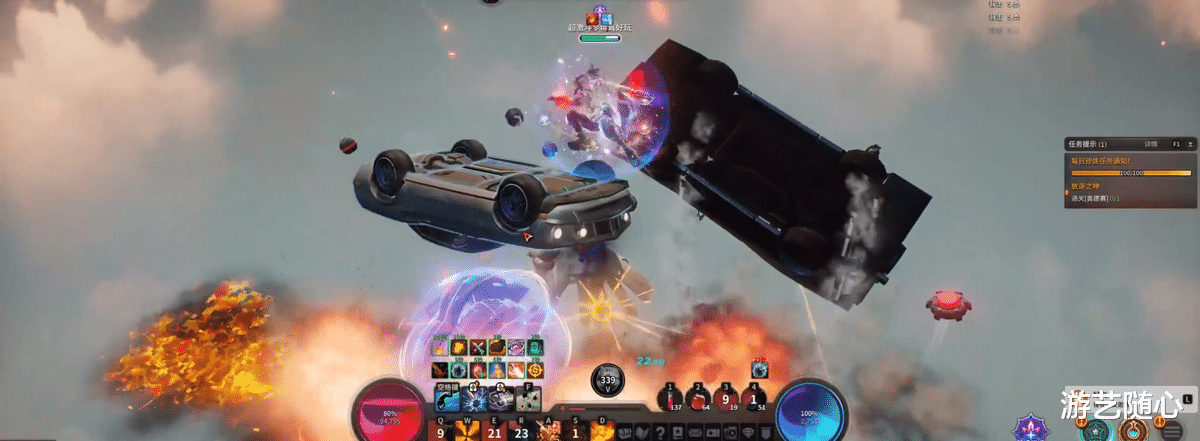The image size is (1200, 441).
Task: Open the mail envelope menu
Action: pyautogui.click(x=696, y=432)
